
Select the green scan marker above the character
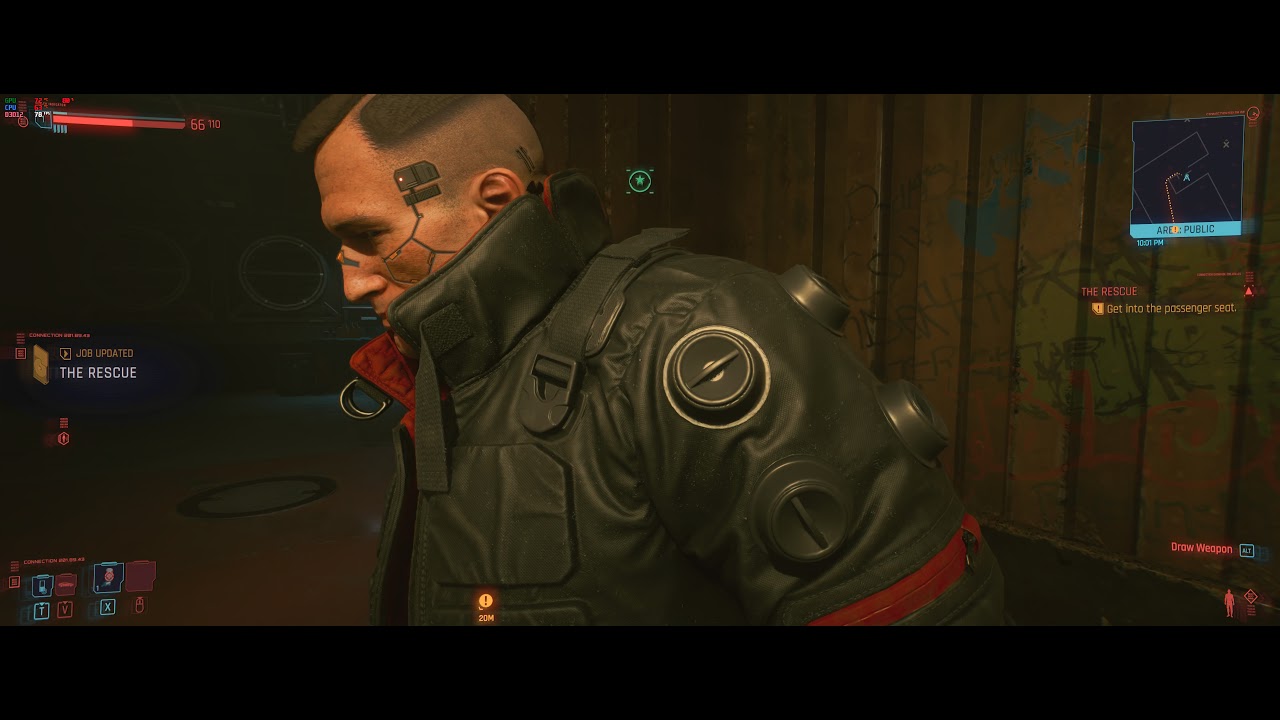(638, 179)
